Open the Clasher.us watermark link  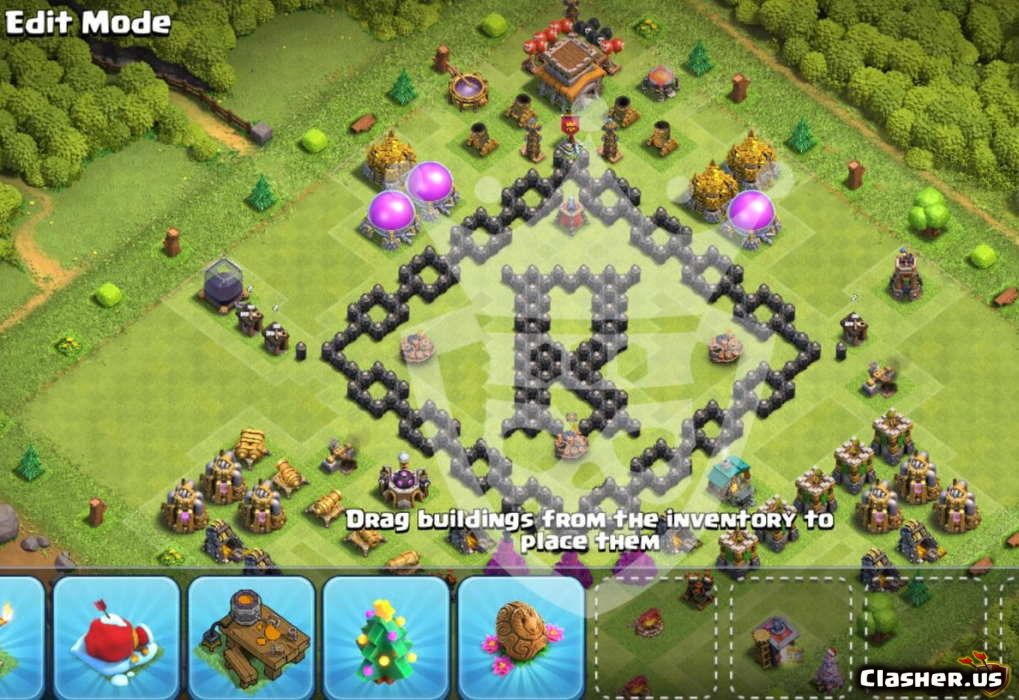point(930,677)
